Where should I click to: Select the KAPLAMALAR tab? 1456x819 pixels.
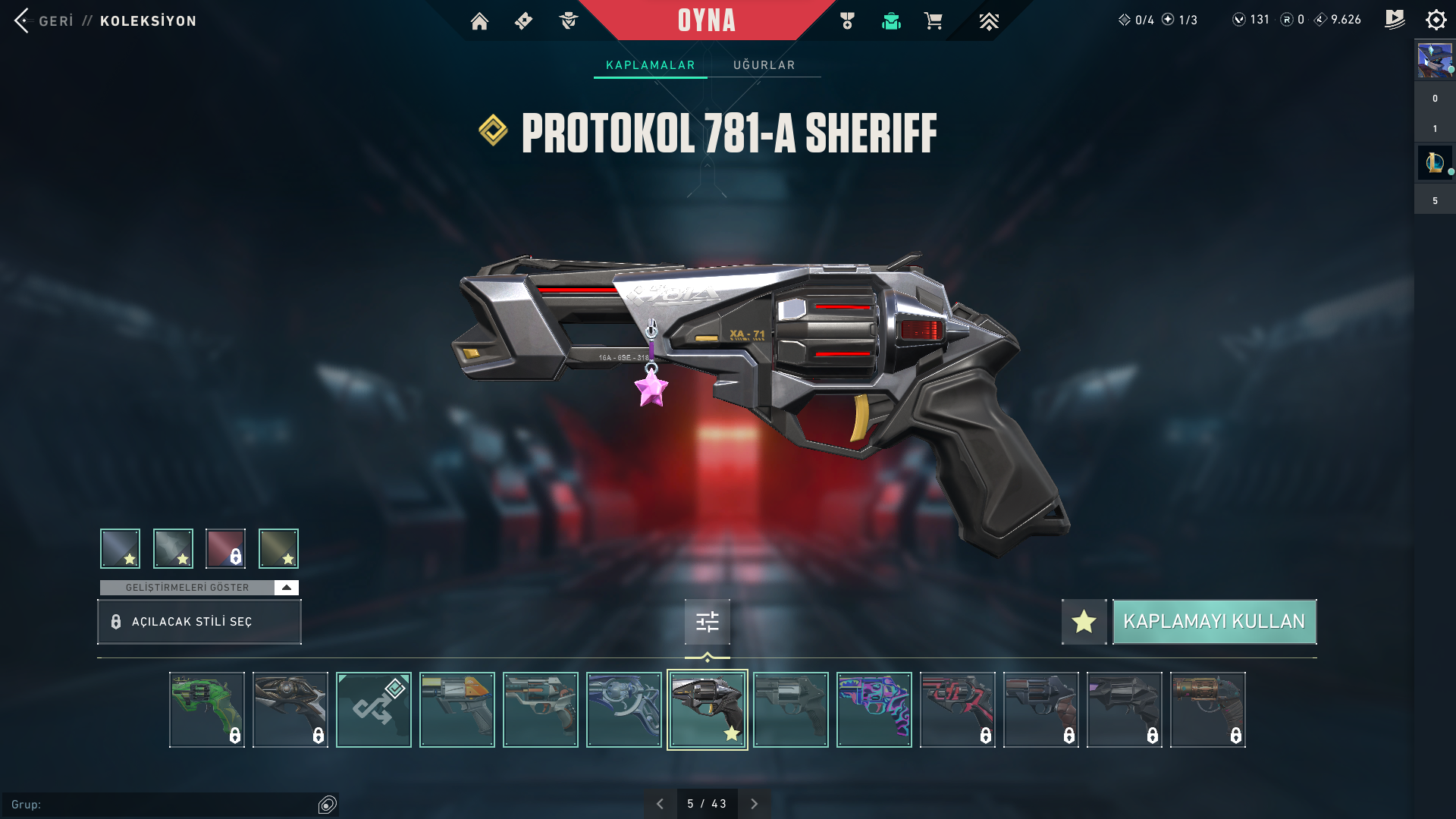pos(650,65)
